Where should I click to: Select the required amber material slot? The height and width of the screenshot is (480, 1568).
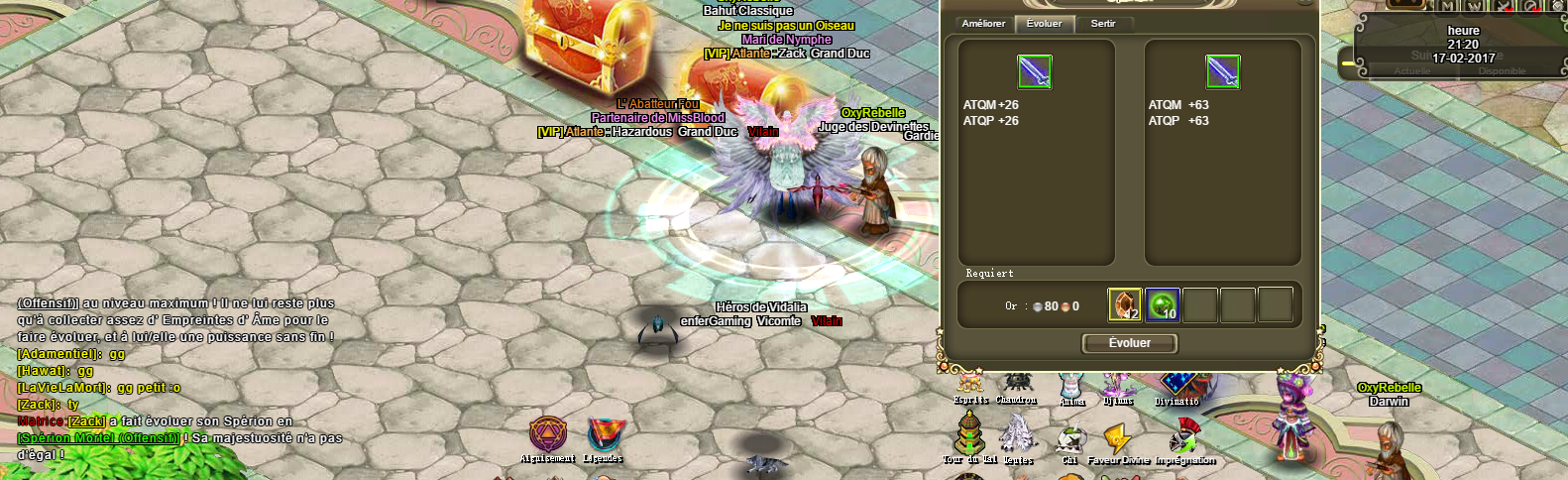tap(1125, 305)
